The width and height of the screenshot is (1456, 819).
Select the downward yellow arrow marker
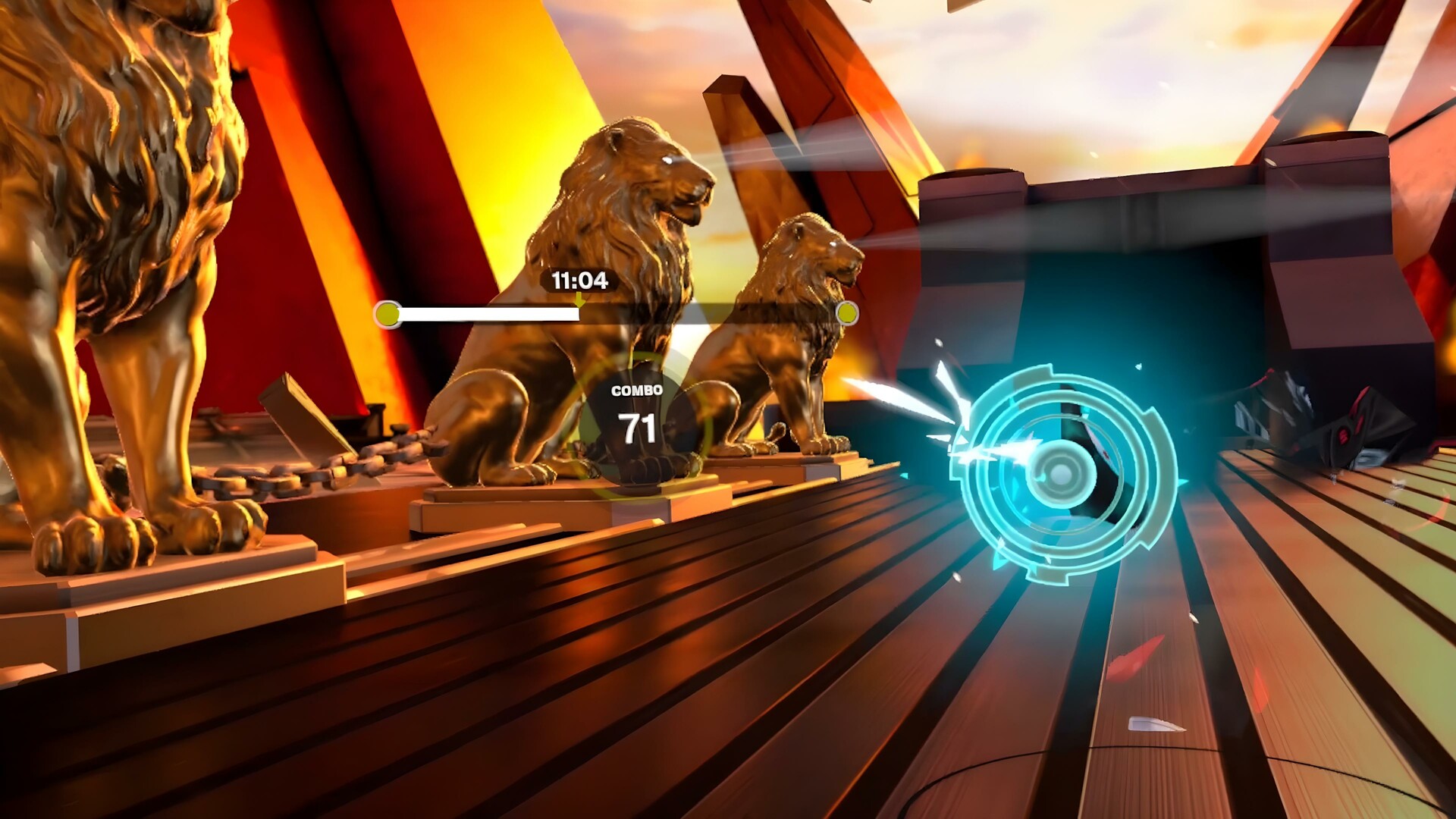(579, 301)
